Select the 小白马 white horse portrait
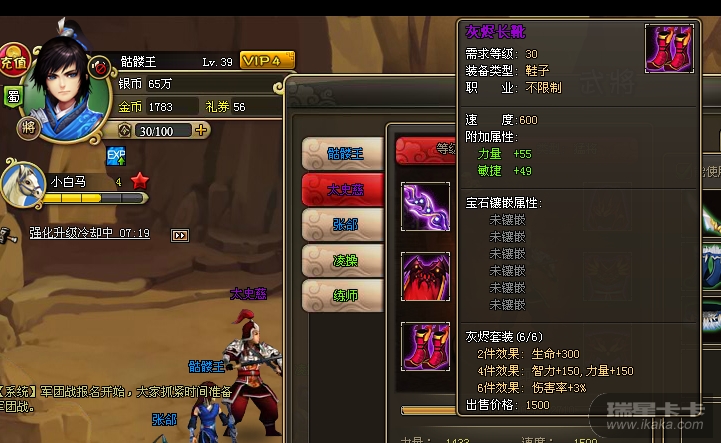The height and width of the screenshot is (443, 721). click(x=23, y=183)
